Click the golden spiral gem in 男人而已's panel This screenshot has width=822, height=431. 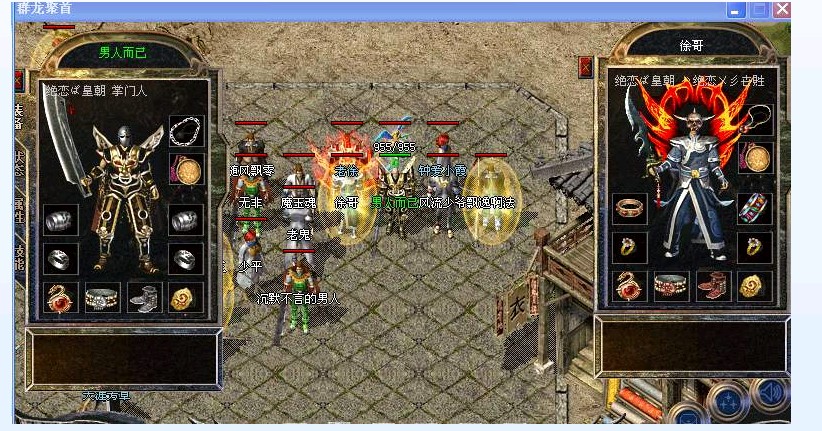(x=185, y=297)
